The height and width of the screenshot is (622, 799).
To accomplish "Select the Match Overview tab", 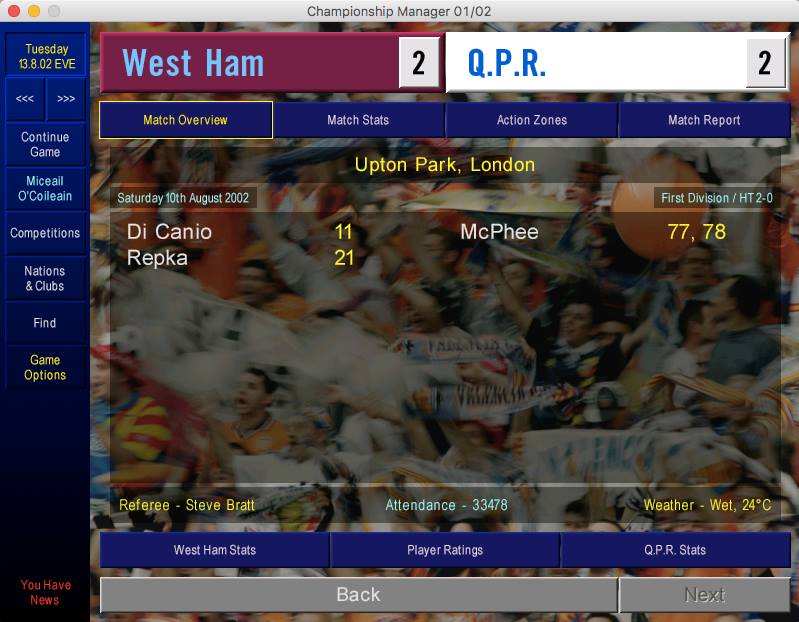I will point(185,120).
